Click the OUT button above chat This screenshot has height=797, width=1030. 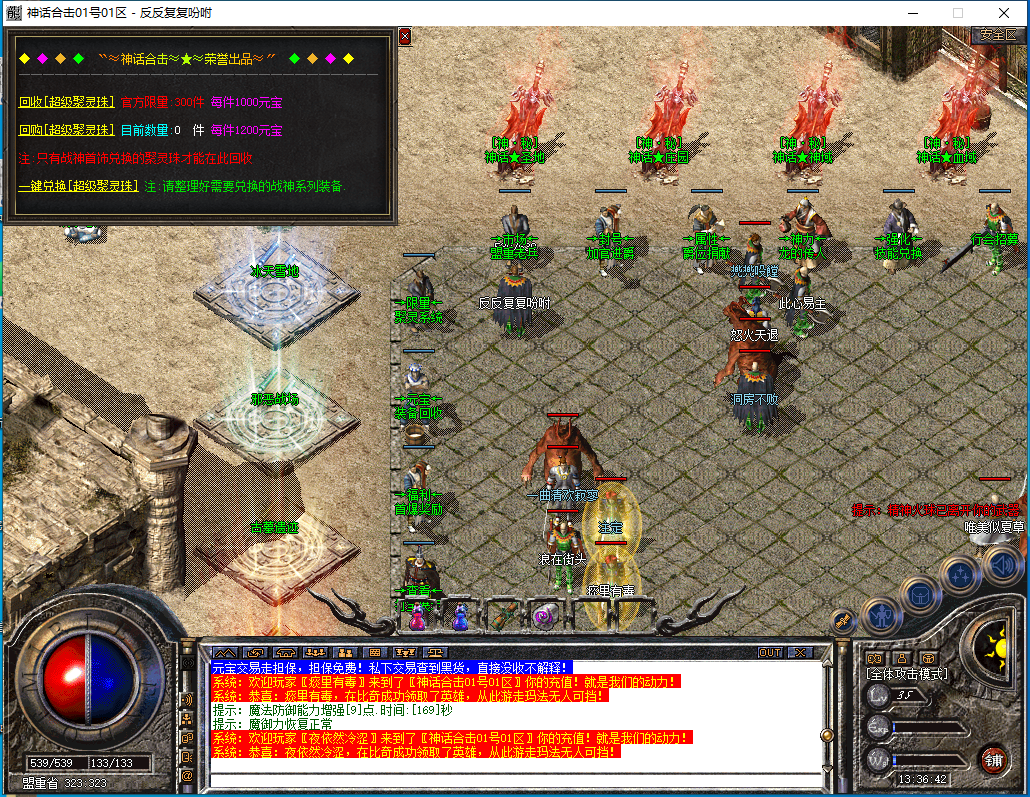tap(769, 652)
